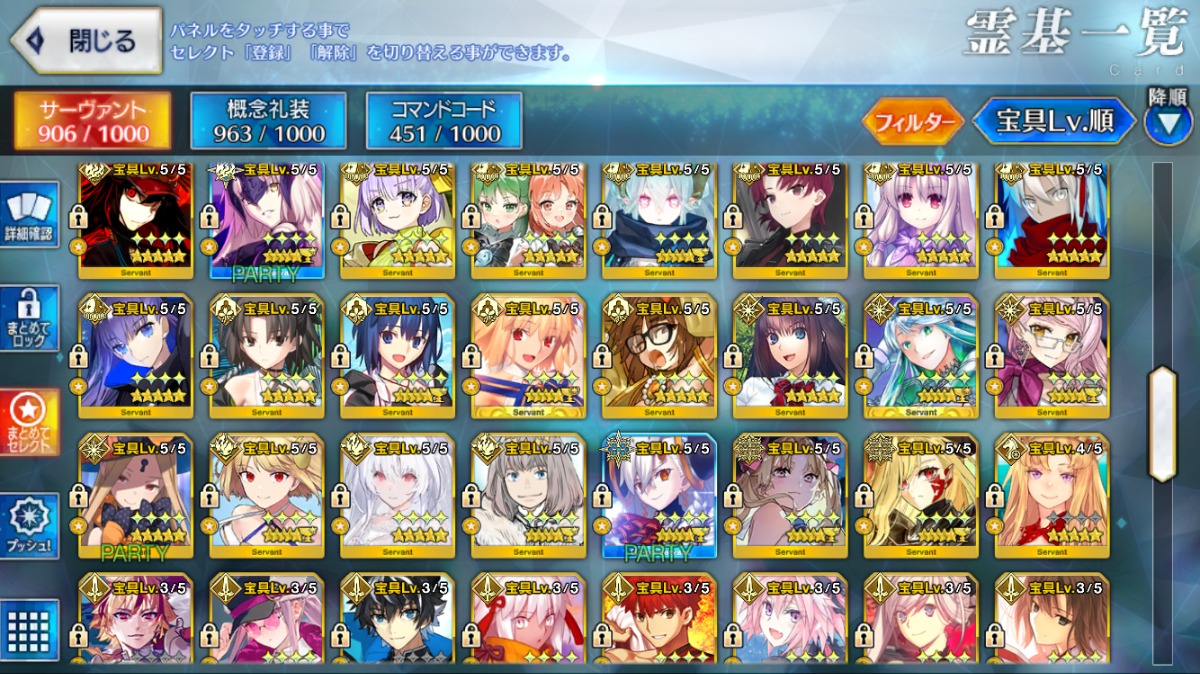This screenshot has height=674, width=1200.
Task: Select the red-haired grinning servant at 宝具Lv.3
Action: (658, 621)
